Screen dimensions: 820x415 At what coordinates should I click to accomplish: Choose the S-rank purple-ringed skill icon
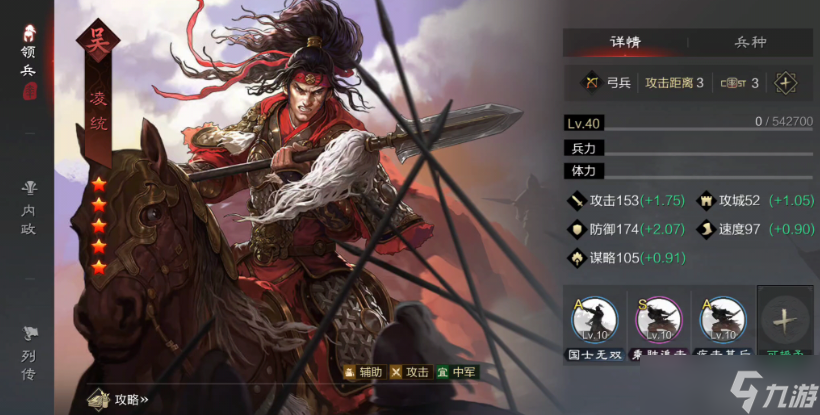tap(659, 320)
